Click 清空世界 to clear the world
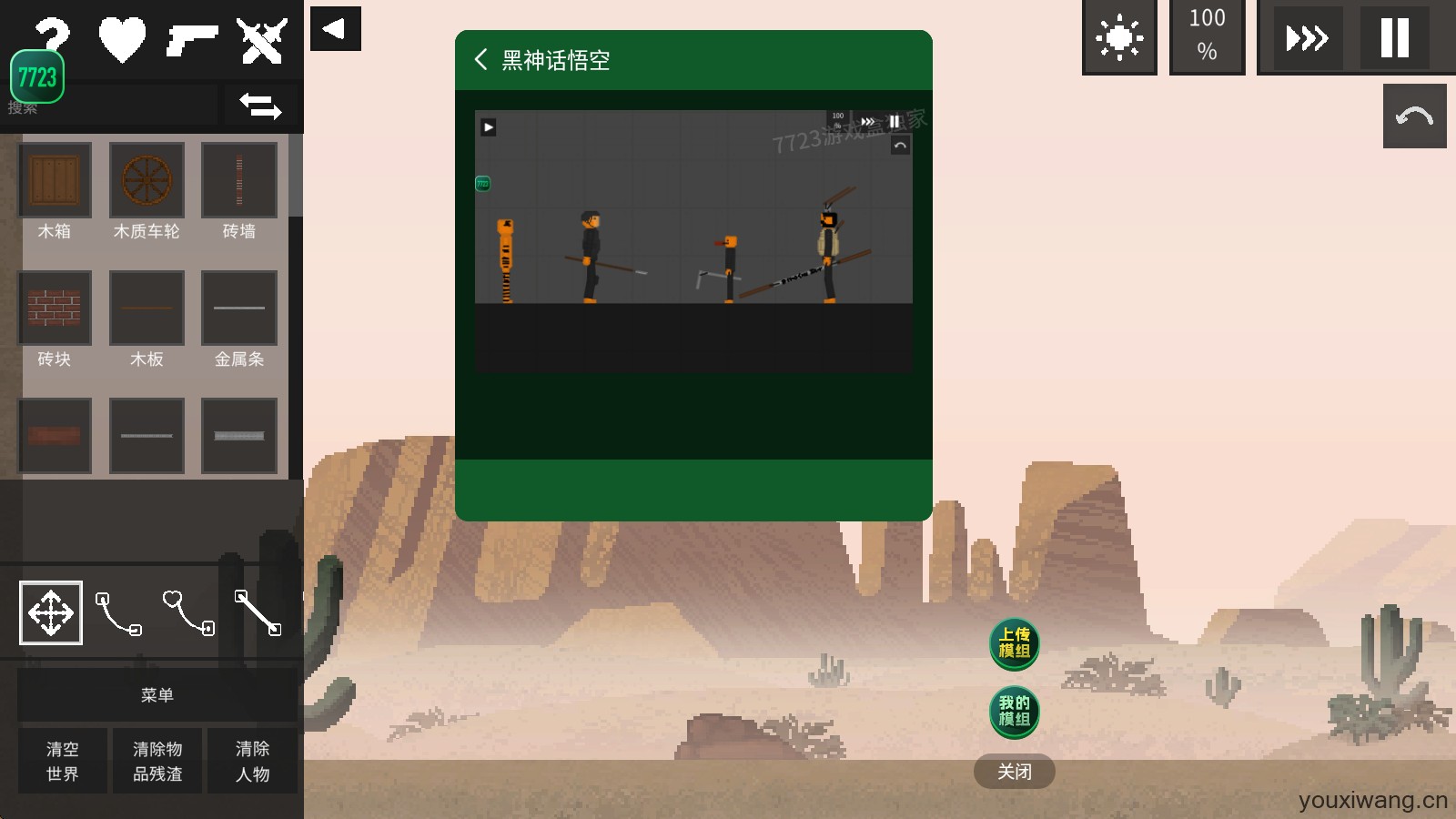 (63, 761)
